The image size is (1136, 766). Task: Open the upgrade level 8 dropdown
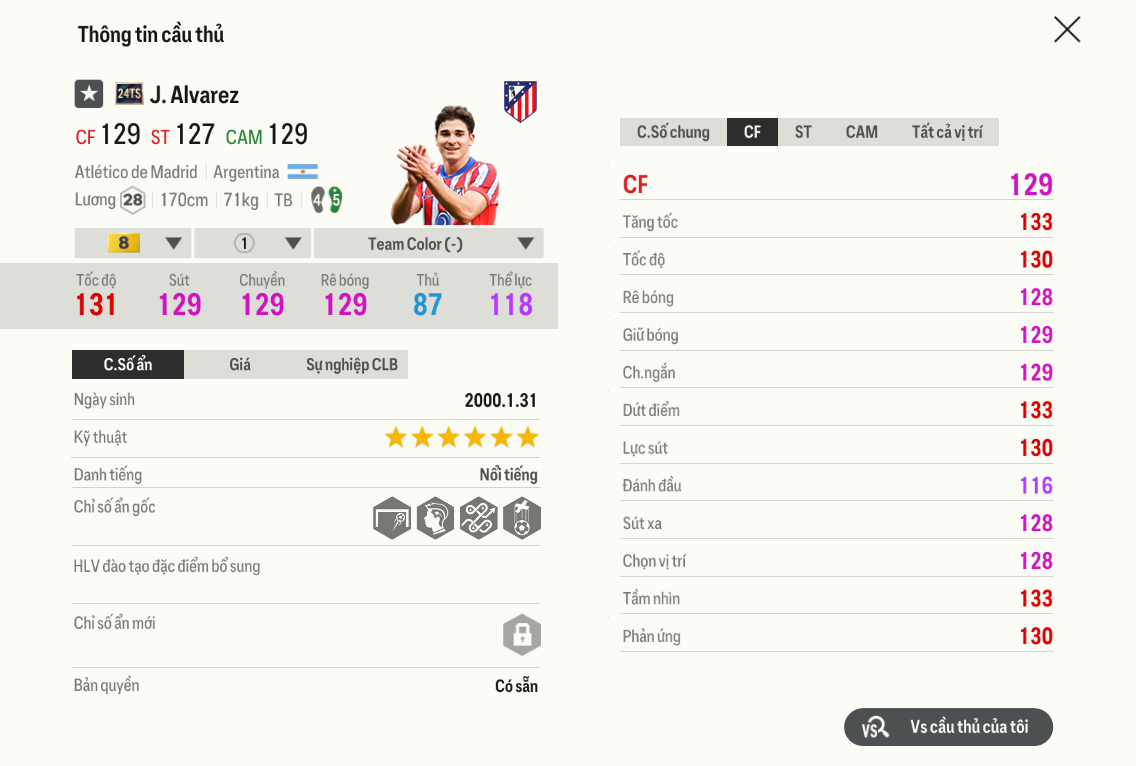[133, 243]
